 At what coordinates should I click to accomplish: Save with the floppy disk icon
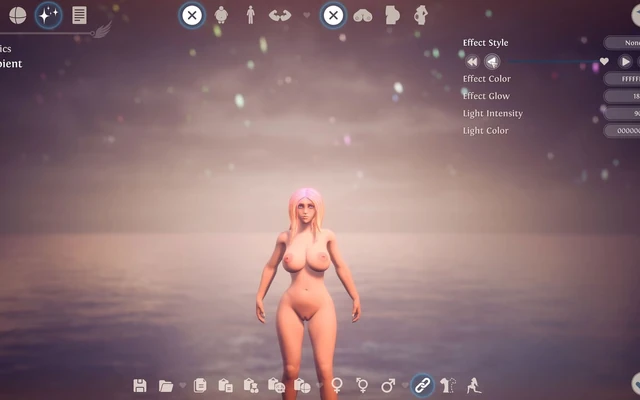tap(140, 385)
